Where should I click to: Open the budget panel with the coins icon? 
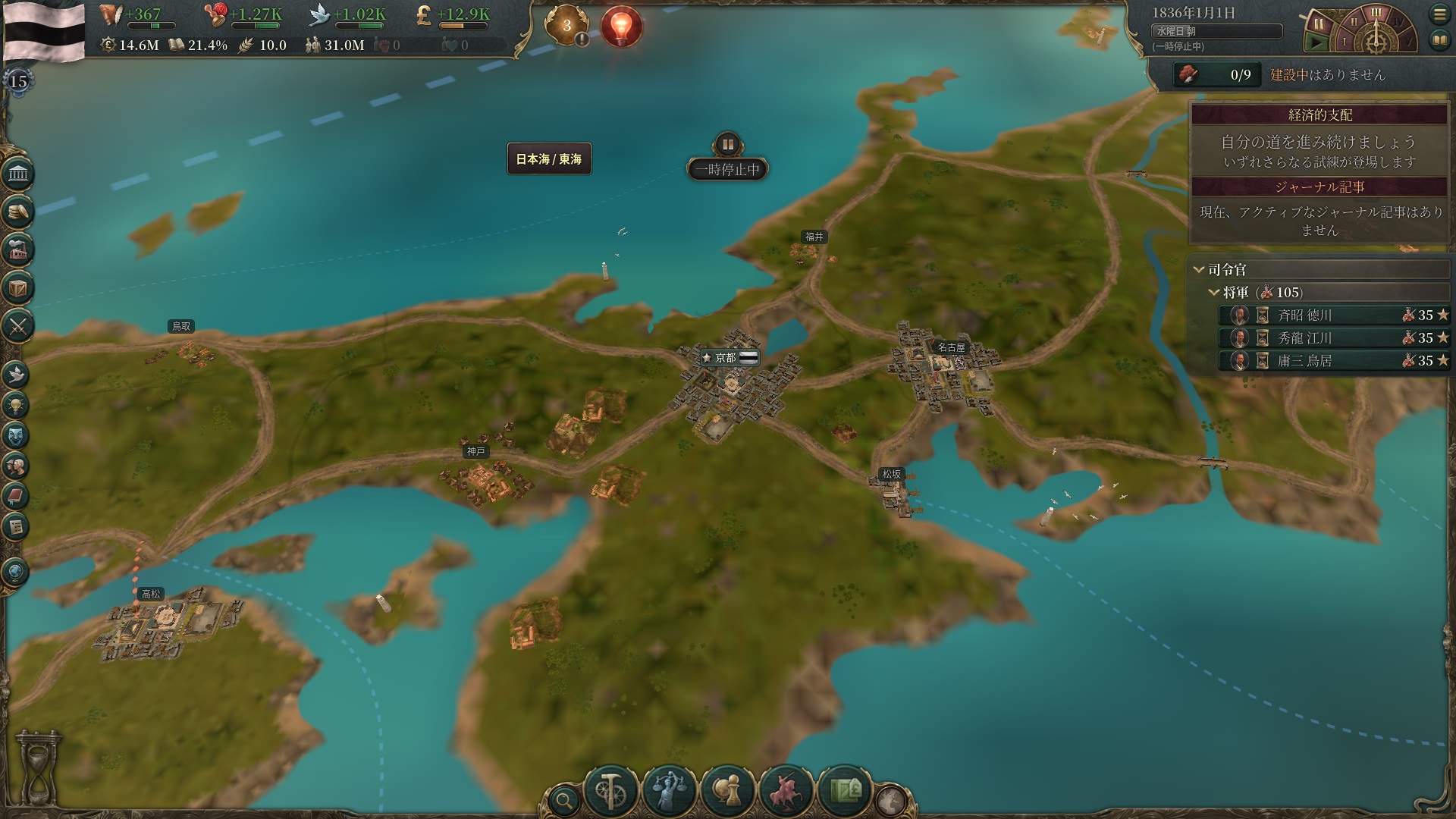(x=17, y=212)
